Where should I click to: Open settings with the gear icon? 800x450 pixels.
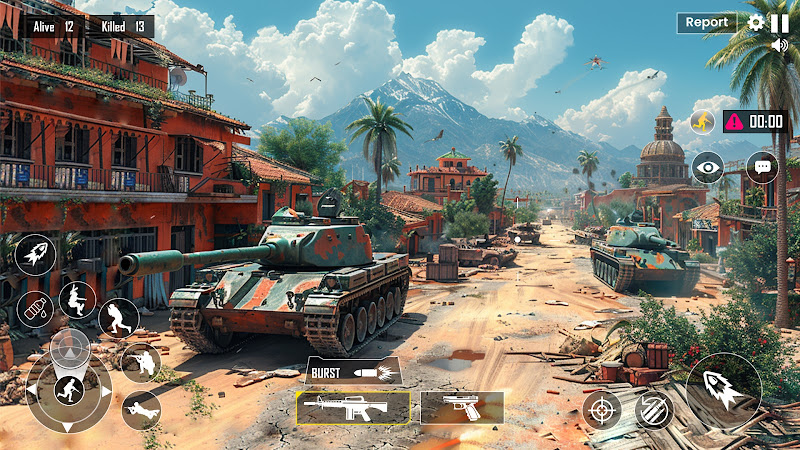(756, 22)
